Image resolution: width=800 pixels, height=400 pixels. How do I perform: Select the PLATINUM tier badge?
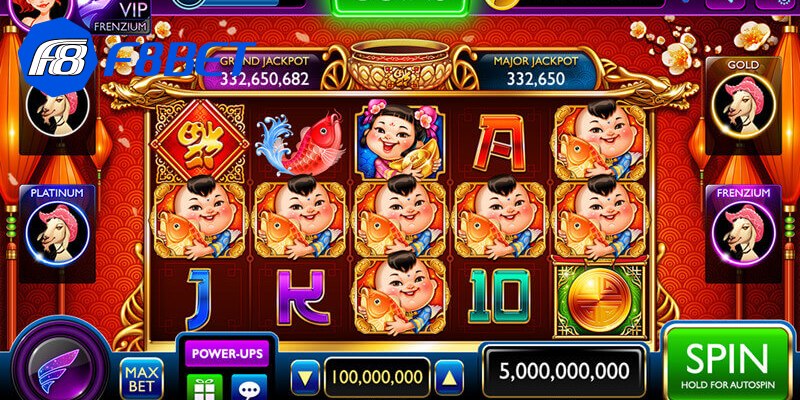click(x=57, y=228)
